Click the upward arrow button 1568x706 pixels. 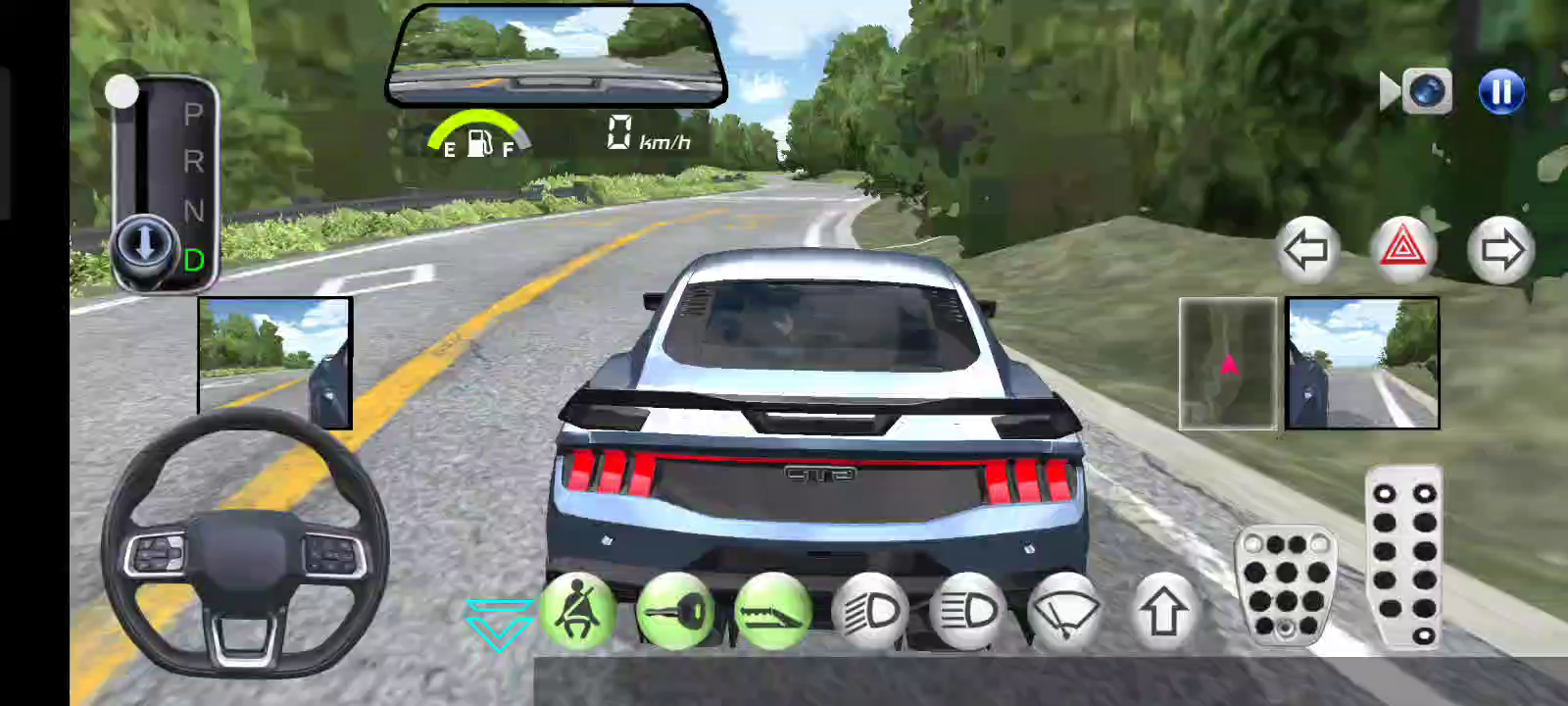1163,613
